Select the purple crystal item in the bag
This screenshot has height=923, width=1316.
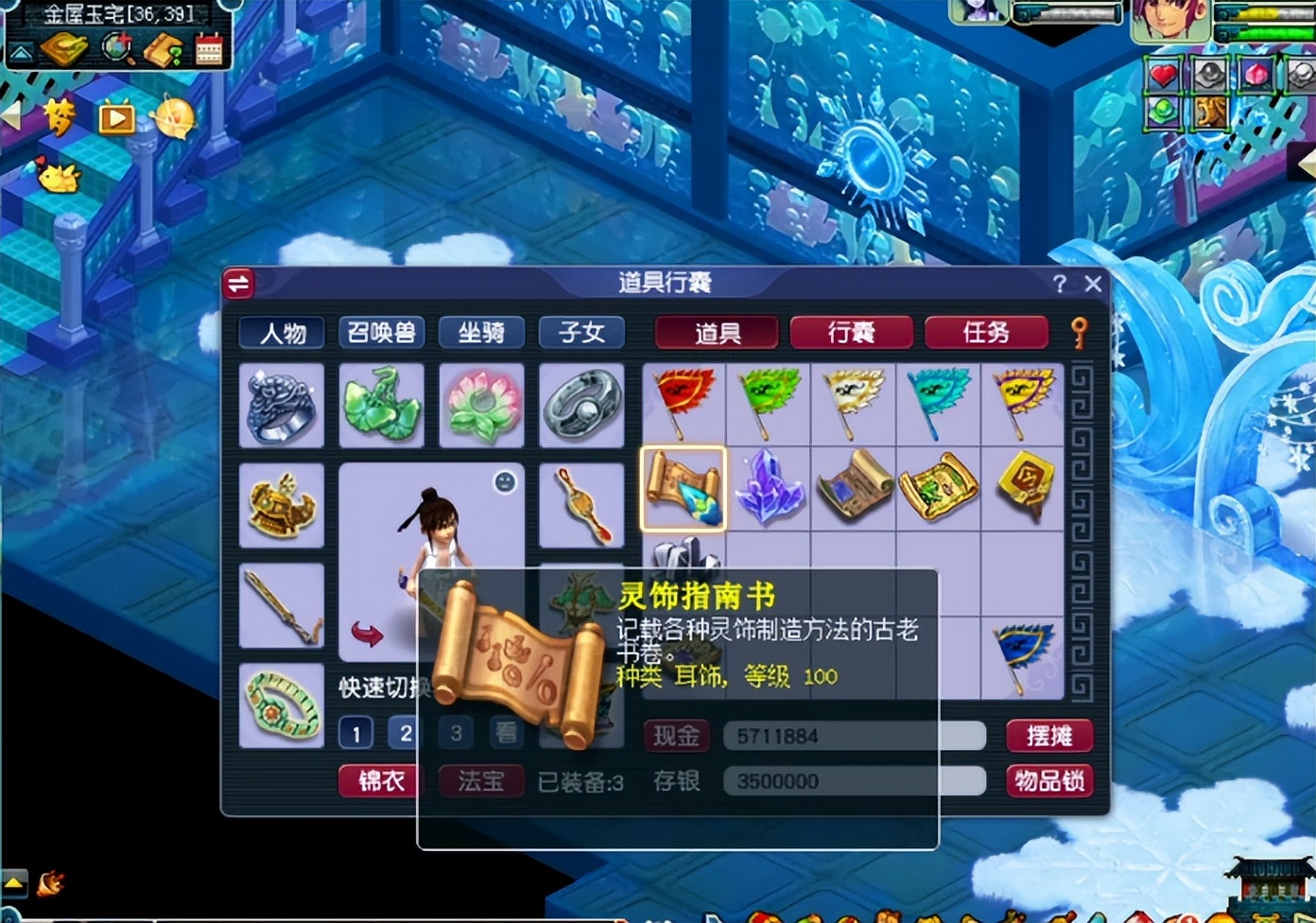click(769, 487)
